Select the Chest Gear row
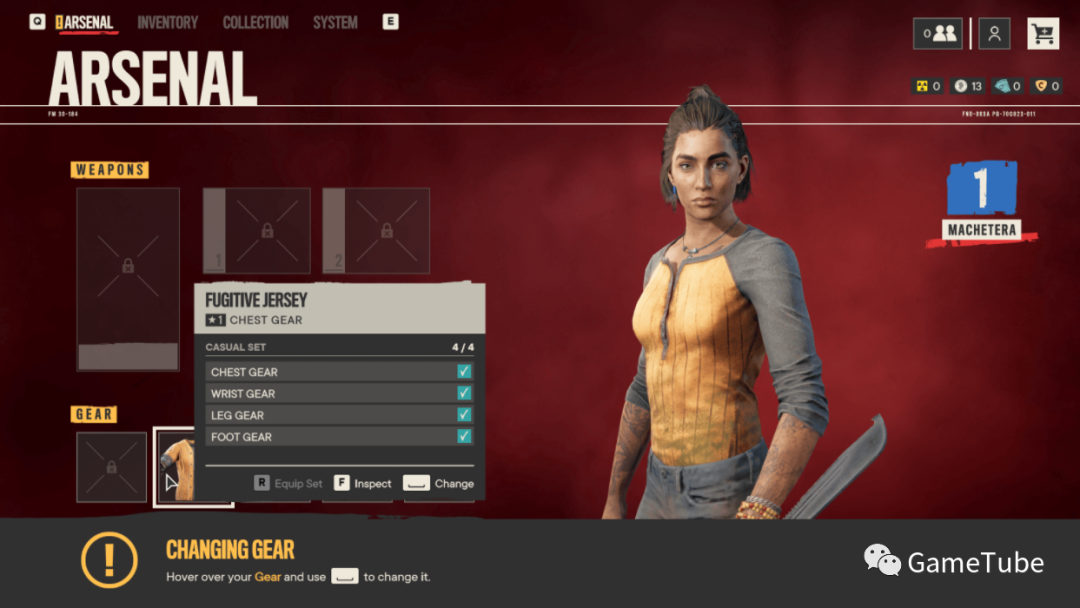The image size is (1080, 608). pyautogui.click(x=339, y=372)
